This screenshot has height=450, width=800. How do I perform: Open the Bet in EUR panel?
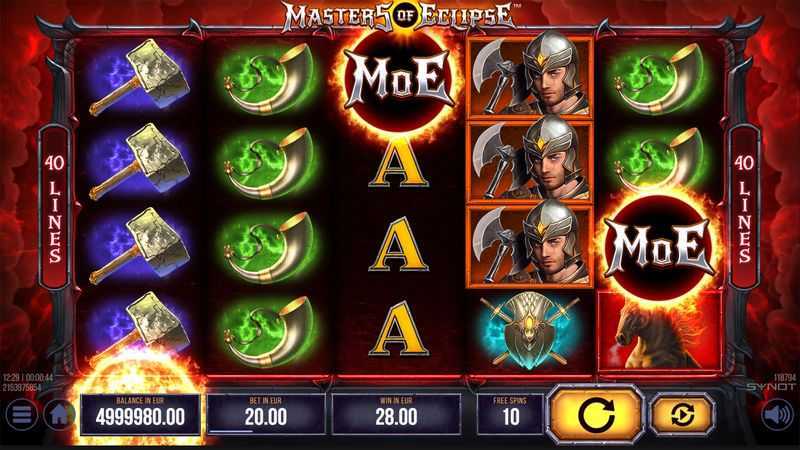[266, 413]
